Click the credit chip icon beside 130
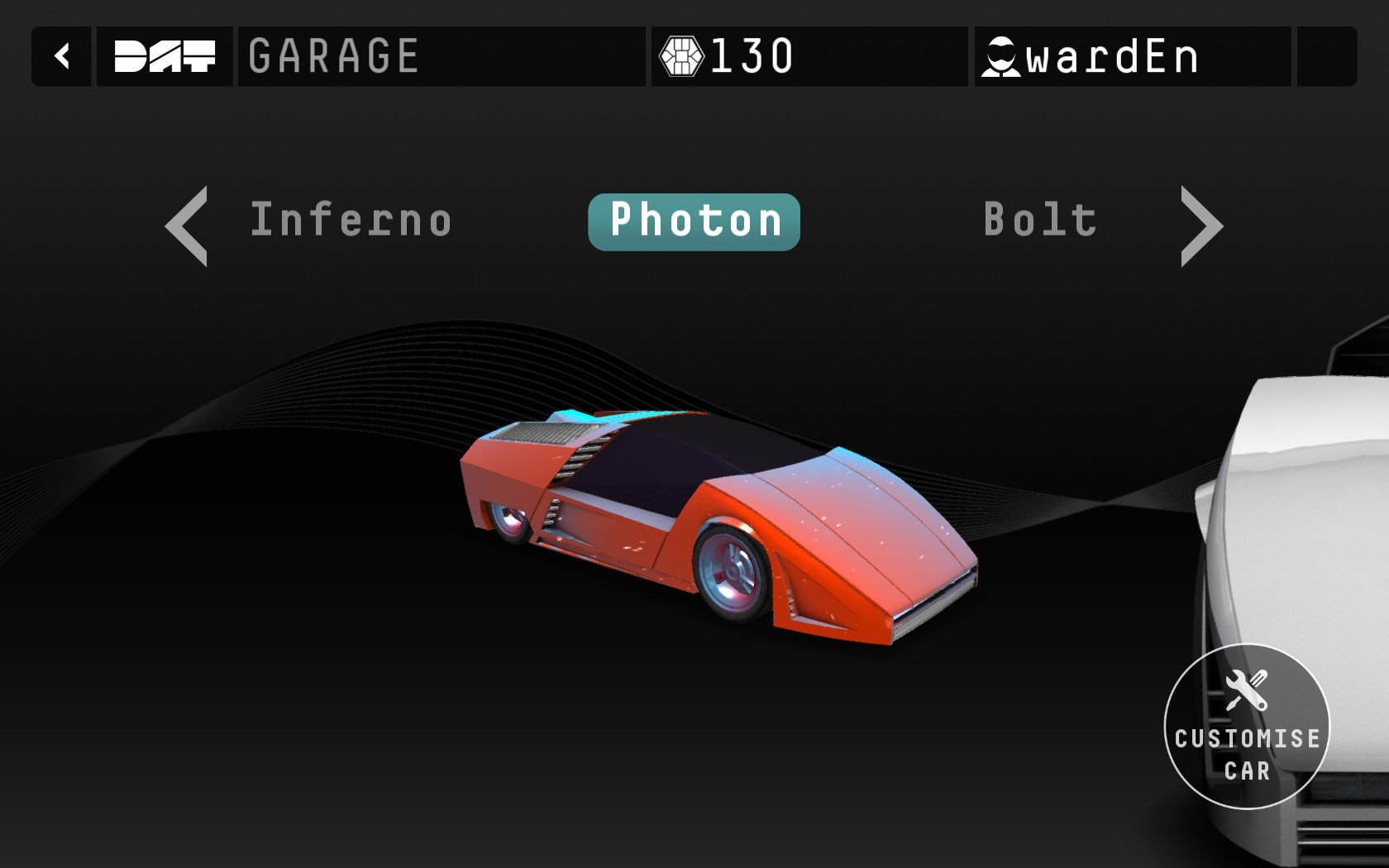The width and height of the screenshot is (1389, 868). pyautogui.click(x=683, y=55)
